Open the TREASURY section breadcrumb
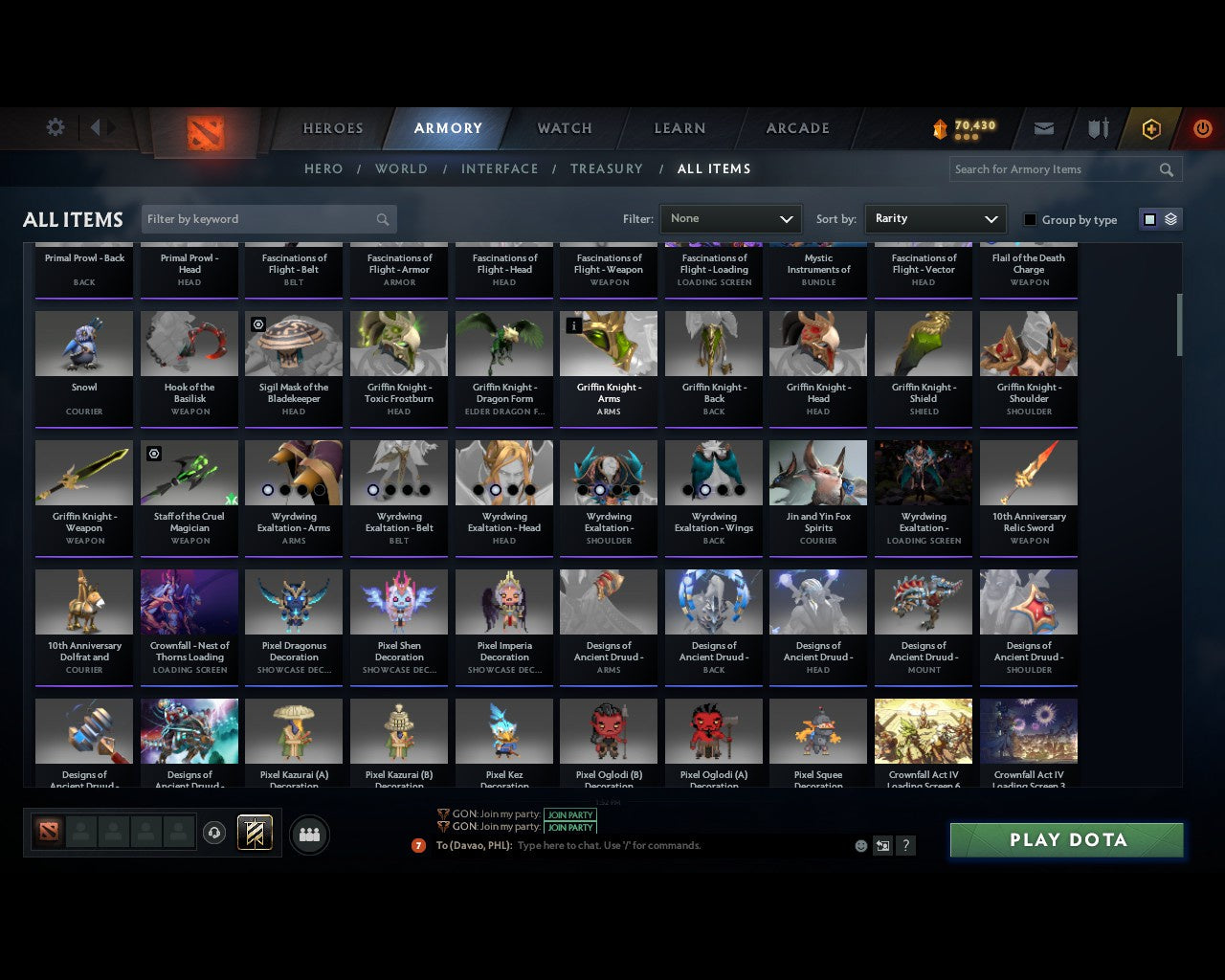Viewport: 1225px width, 980px height. [607, 168]
